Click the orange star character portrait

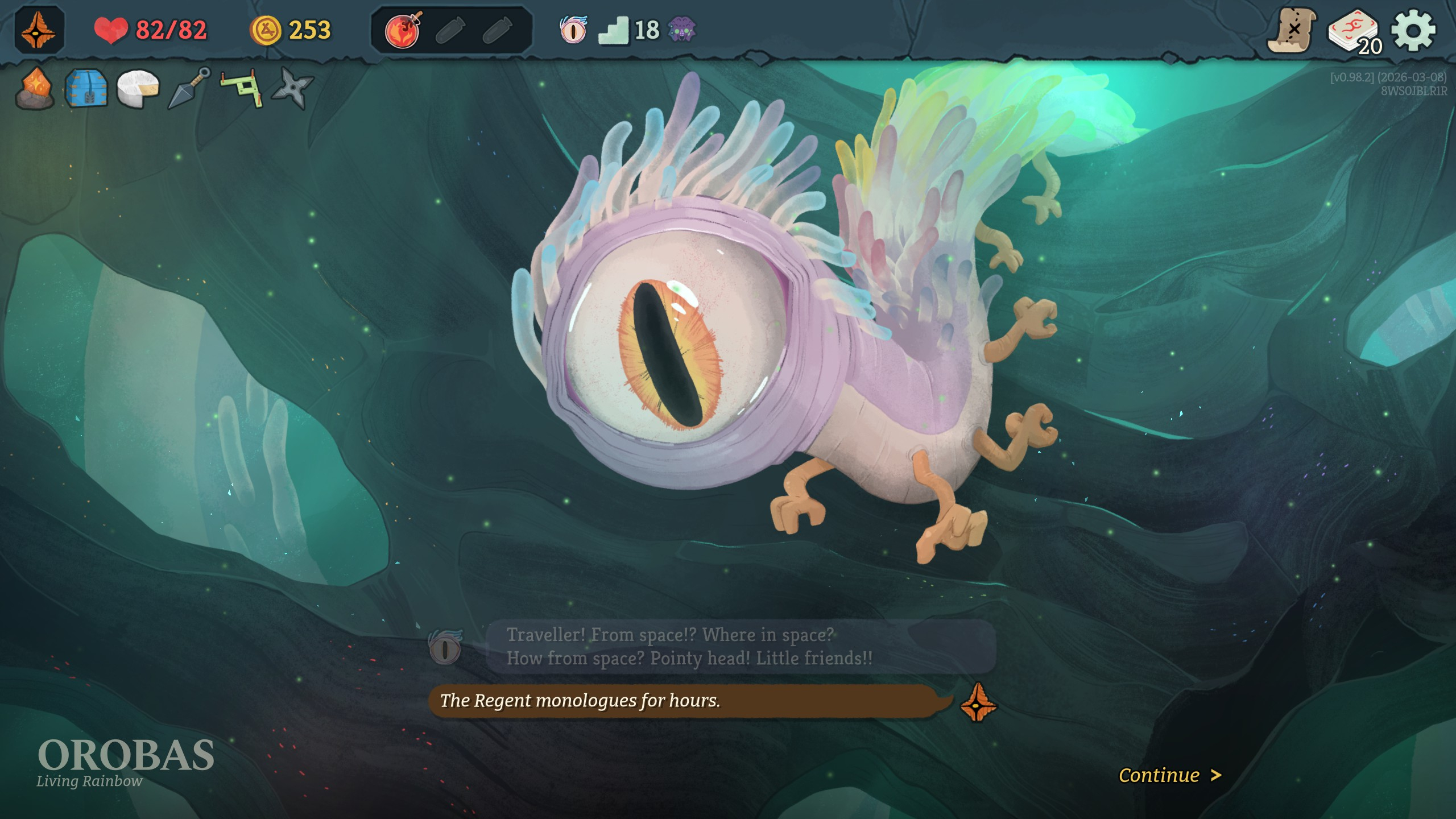coord(39,30)
